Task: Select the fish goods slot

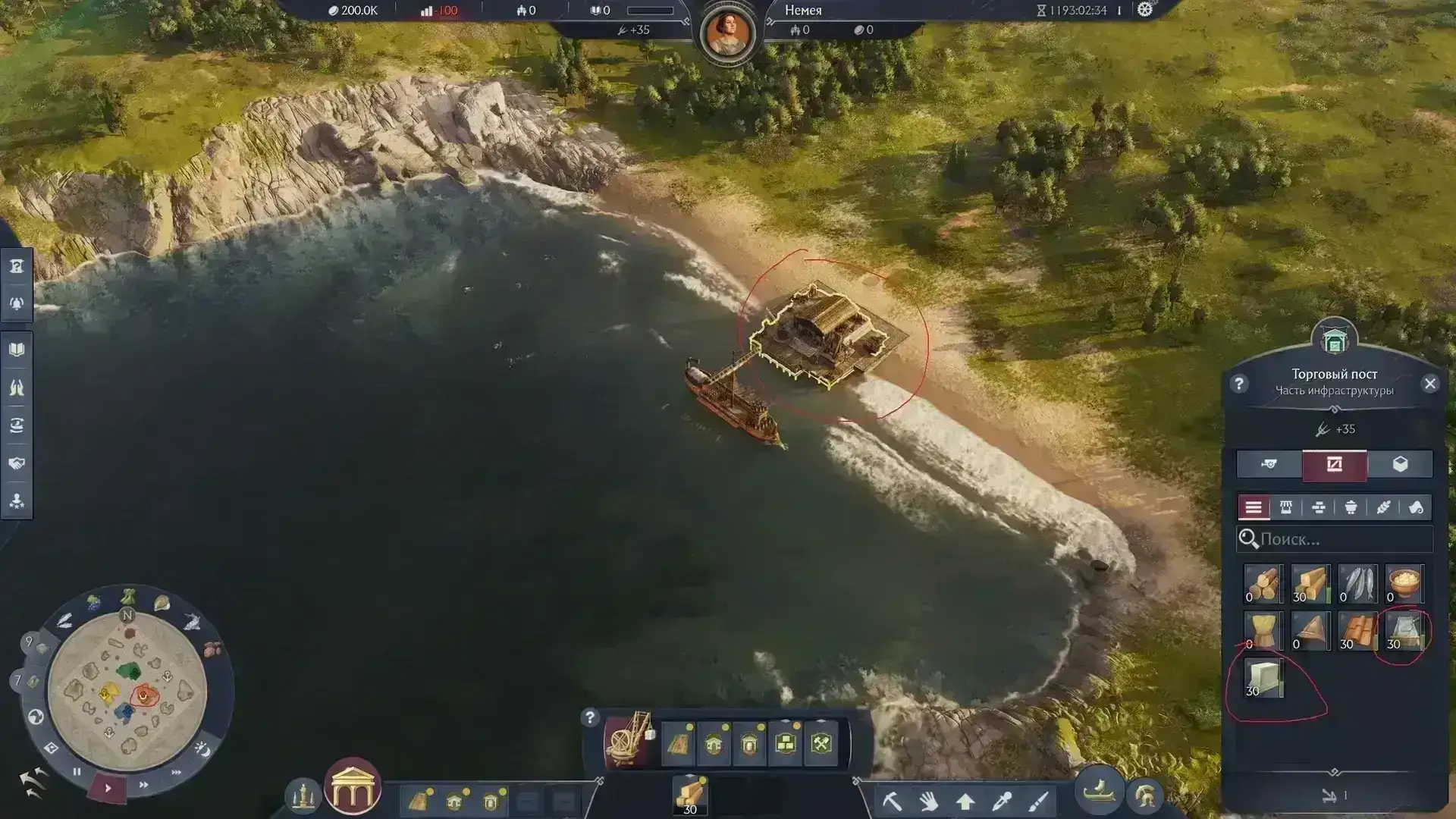Action: click(x=1357, y=584)
